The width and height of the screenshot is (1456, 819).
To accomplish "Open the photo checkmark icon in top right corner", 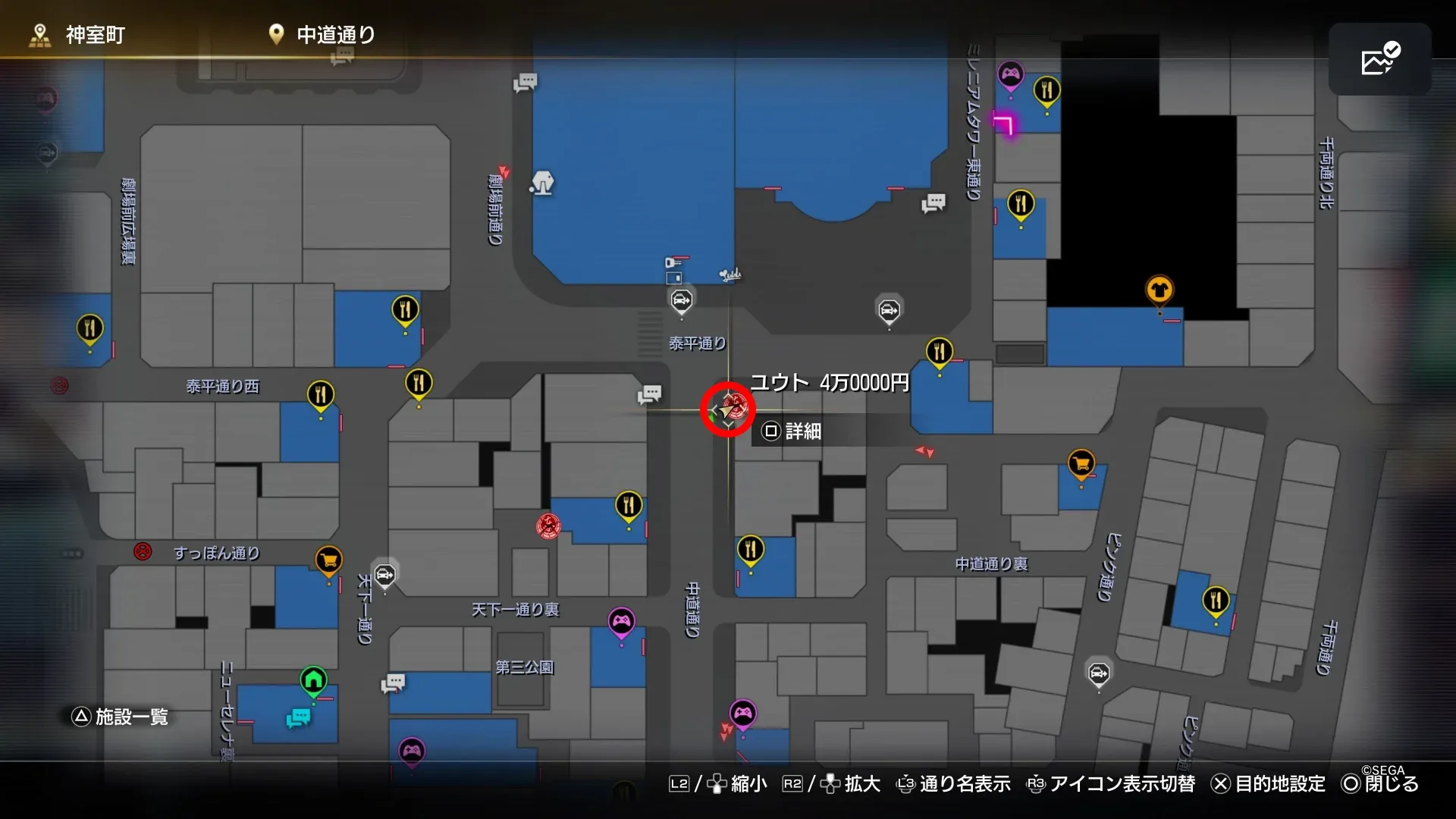I will pyautogui.click(x=1379, y=60).
